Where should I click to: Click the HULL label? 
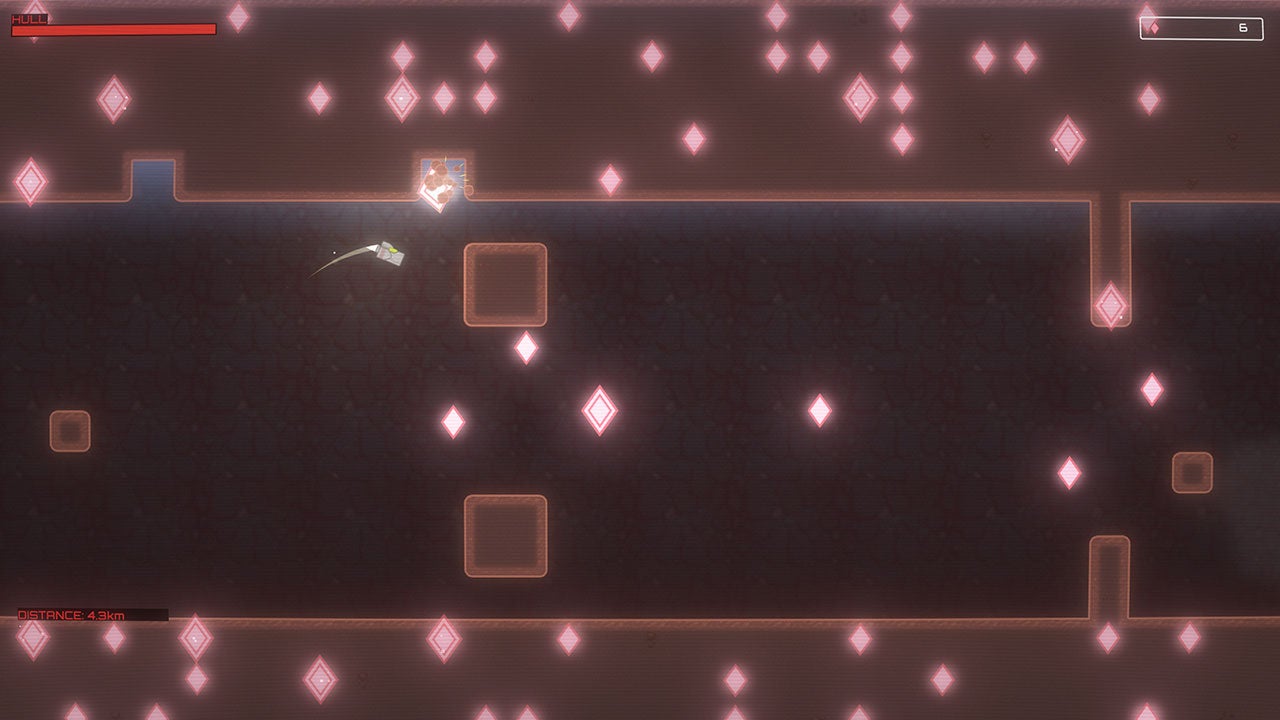[27, 17]
